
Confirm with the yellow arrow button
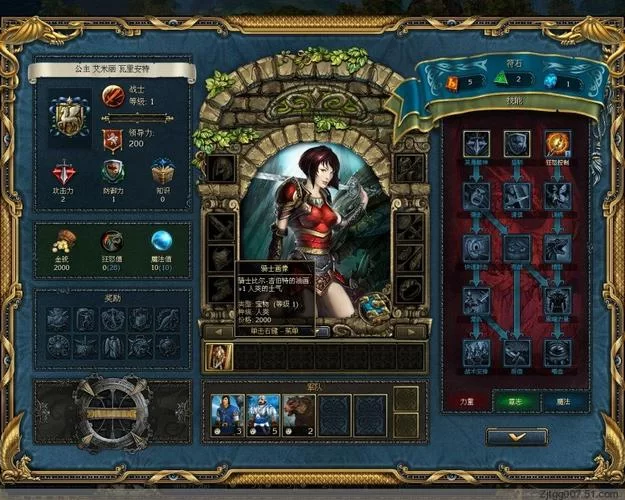pyautogui.click(x=516, y=437)
